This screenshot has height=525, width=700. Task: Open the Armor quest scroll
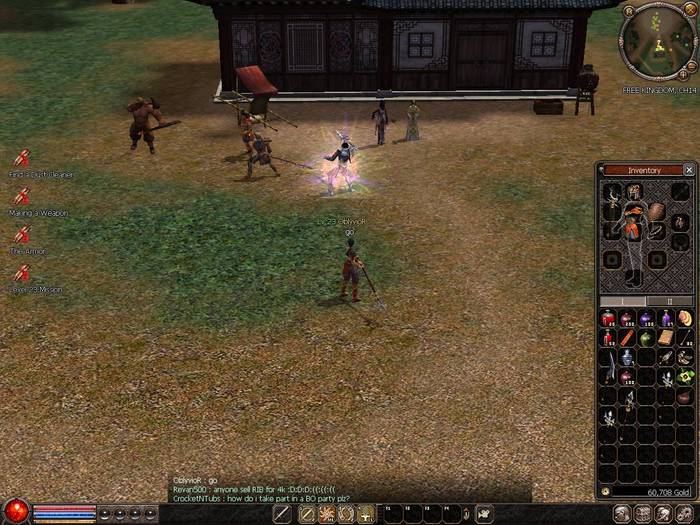click(x=22, y=235)
